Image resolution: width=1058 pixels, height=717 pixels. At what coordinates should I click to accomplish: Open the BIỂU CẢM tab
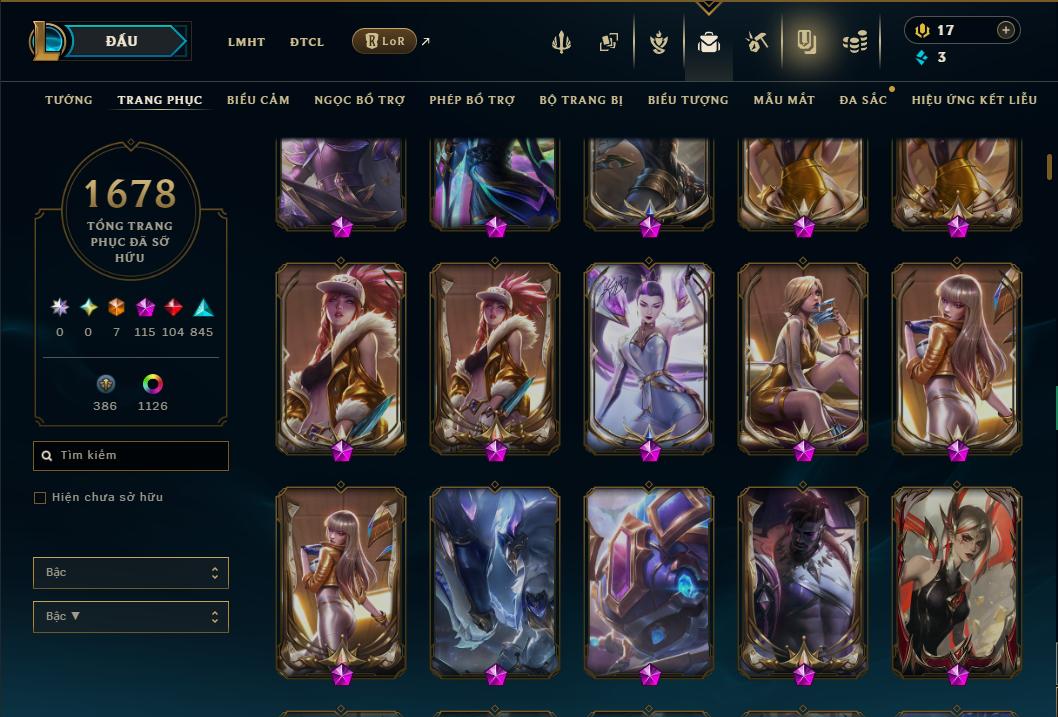pos(258,100)
